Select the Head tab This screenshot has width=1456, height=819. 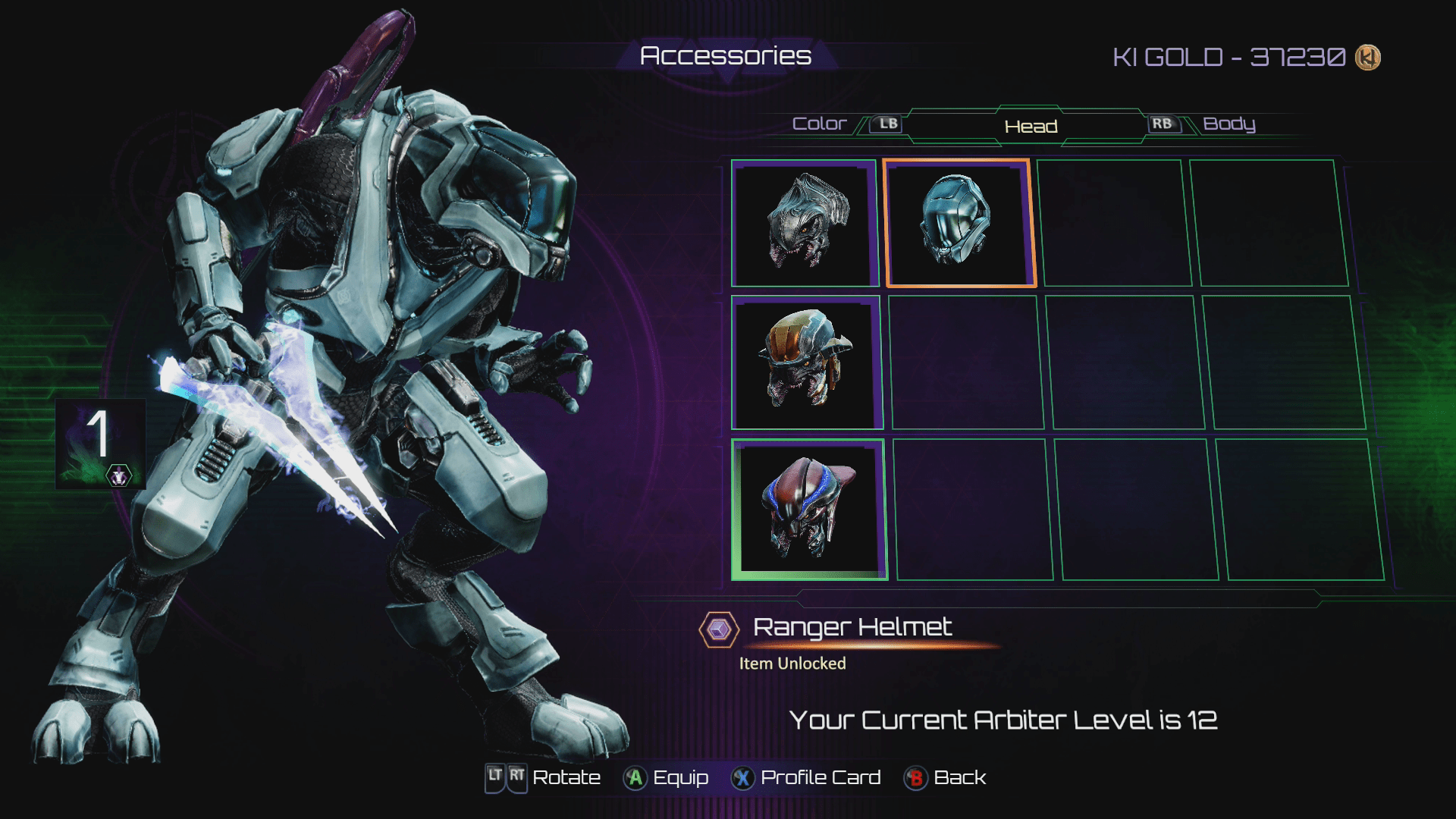pos(1031,127)
